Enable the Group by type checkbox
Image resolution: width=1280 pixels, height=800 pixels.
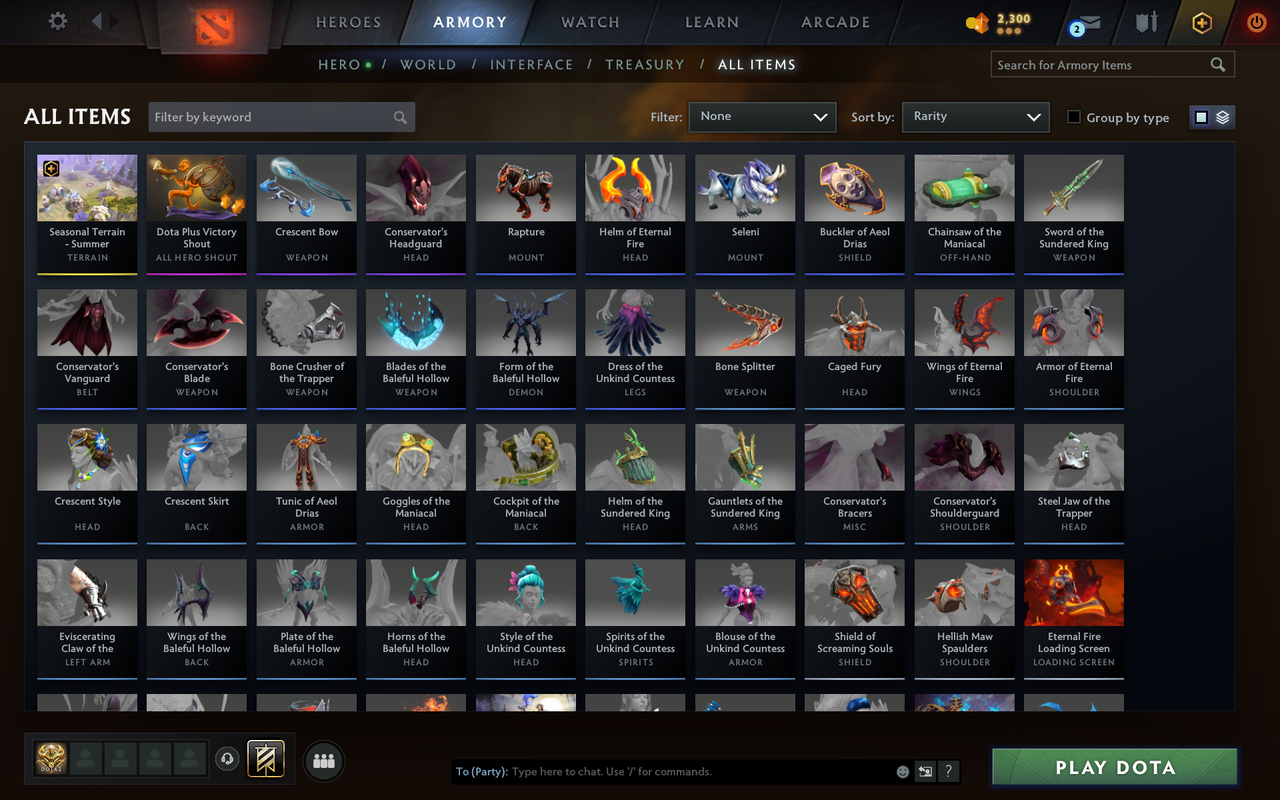coord(1076,117)
